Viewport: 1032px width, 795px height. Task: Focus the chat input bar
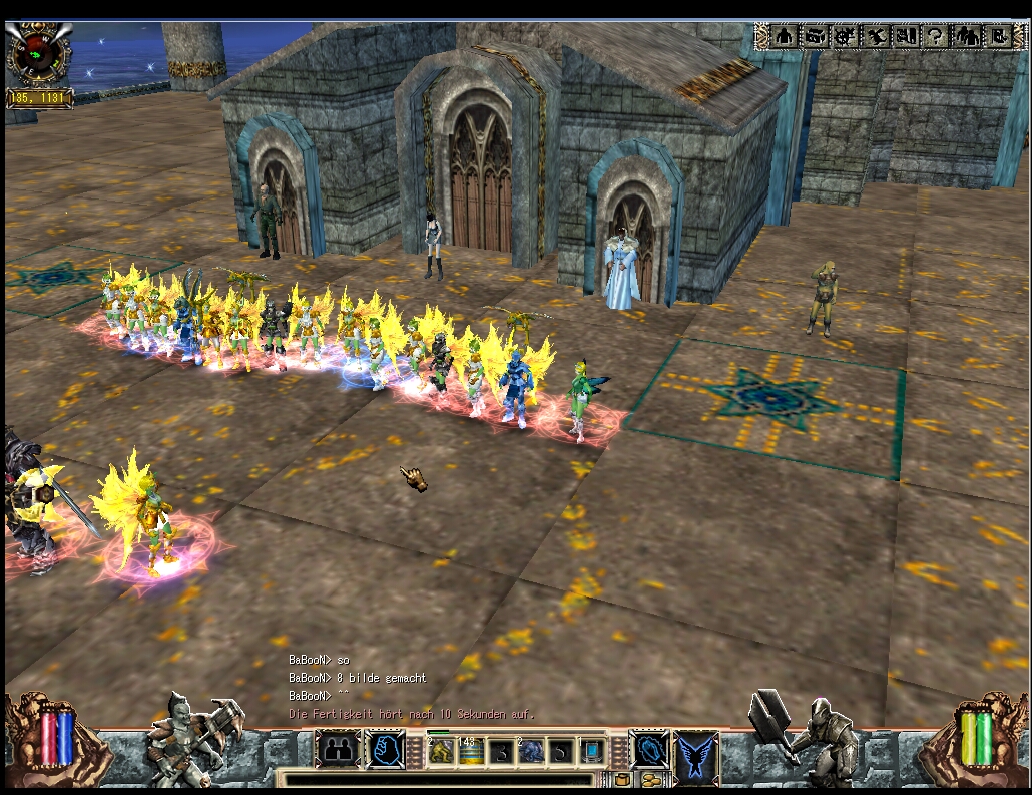pos(440,780)
